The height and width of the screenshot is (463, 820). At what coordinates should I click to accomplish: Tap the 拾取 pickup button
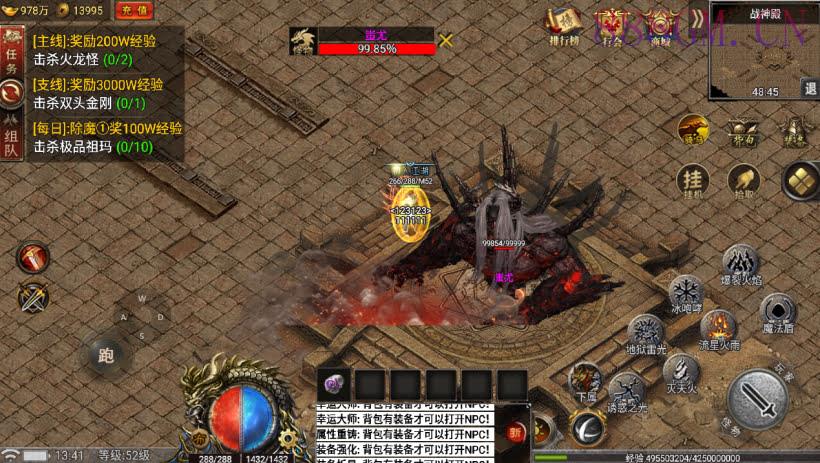743,181
